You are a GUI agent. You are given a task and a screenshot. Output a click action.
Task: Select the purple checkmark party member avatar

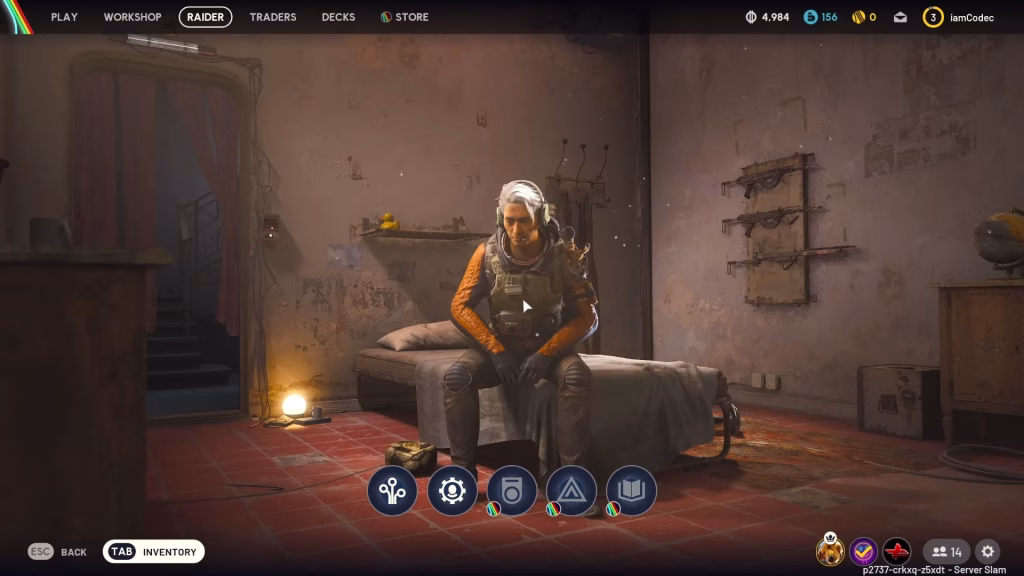[x=863, y=551]
